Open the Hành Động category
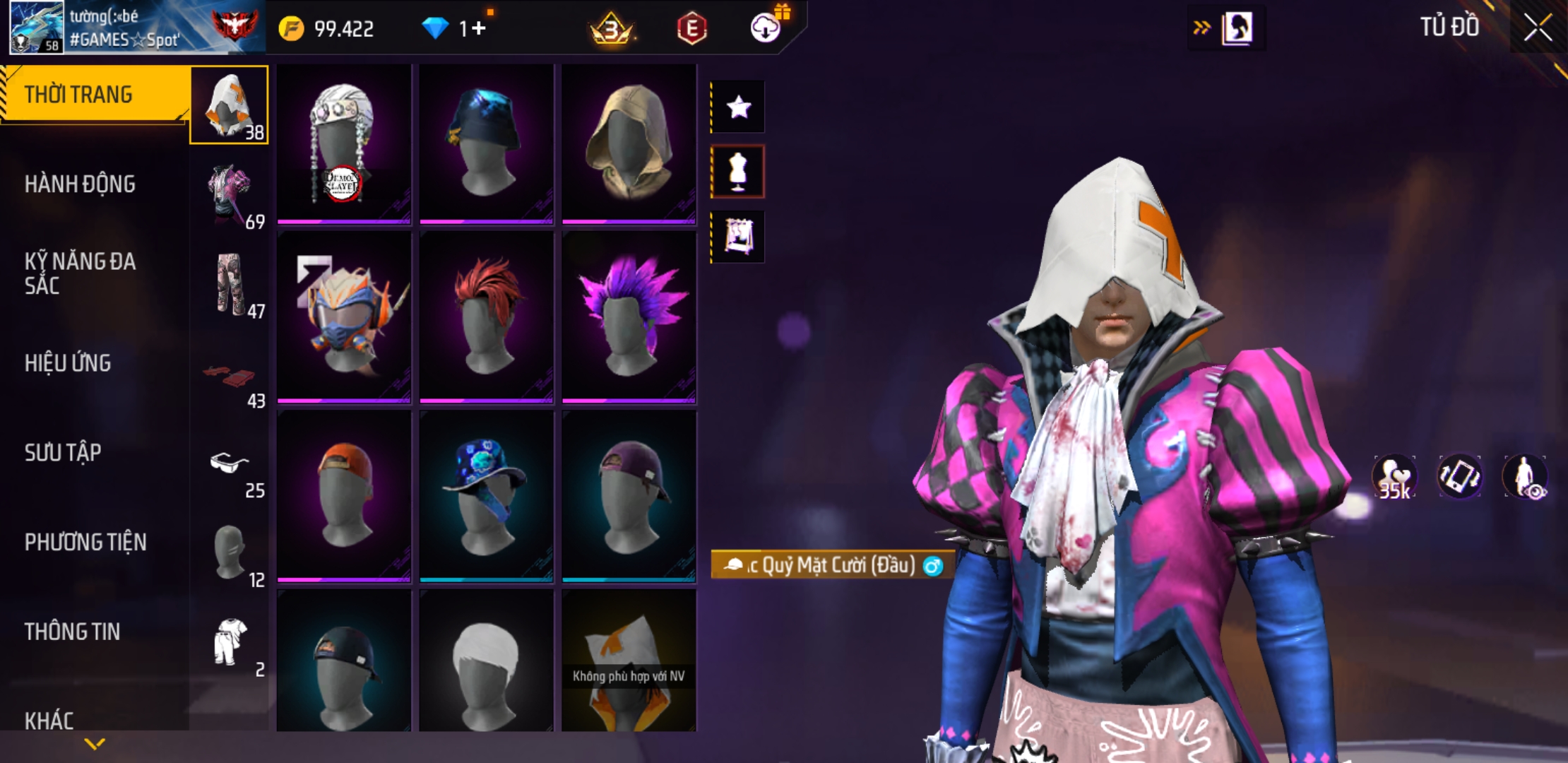The width and height of the screenshot is (1568, 763). (80, 184)
